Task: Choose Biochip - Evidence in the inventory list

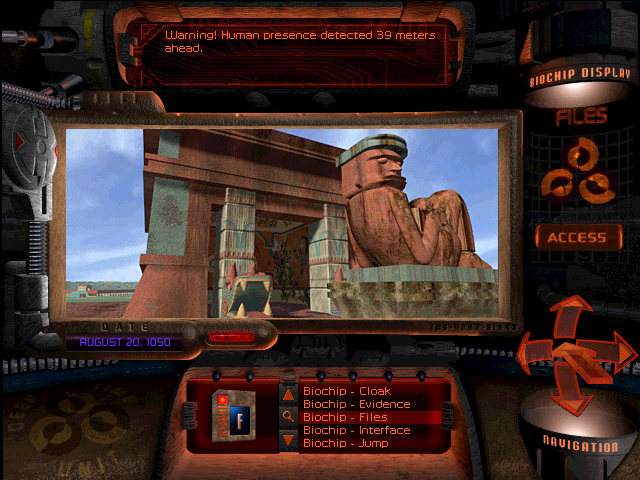Action: (356, 404)
